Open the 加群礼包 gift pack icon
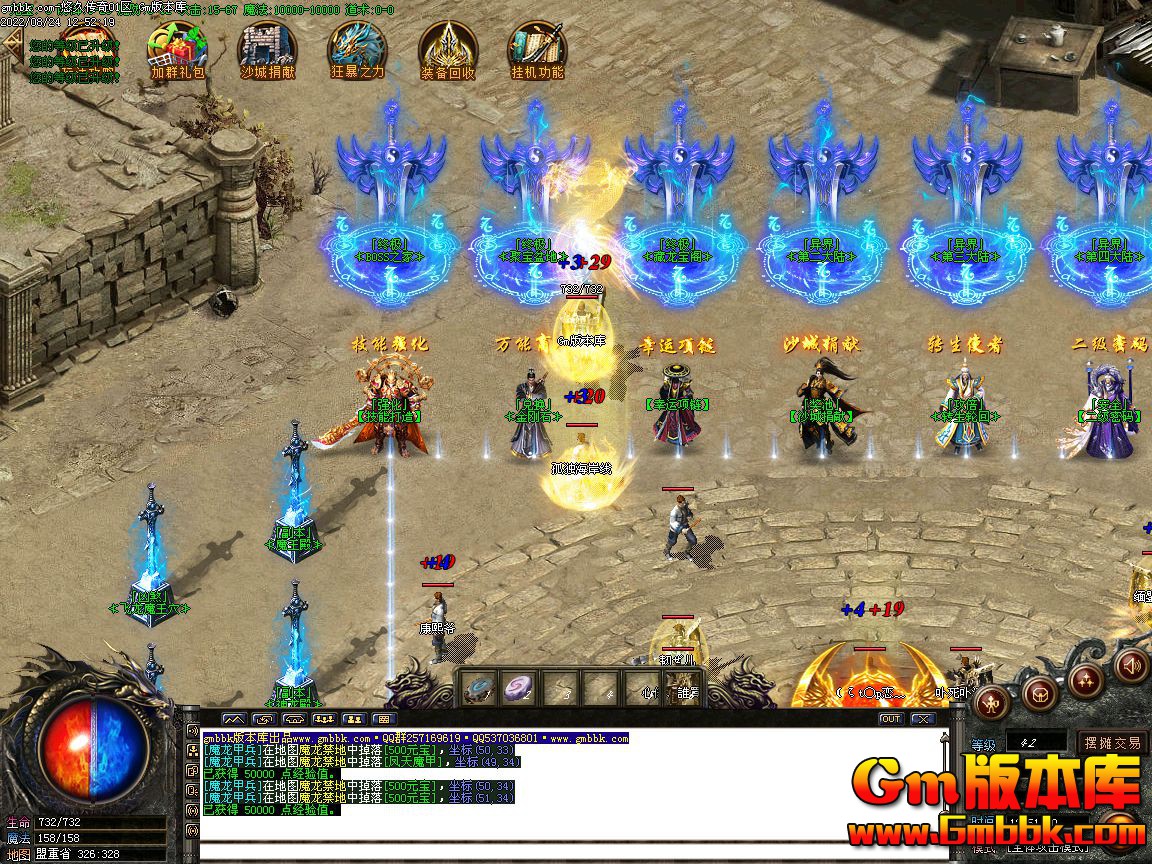This screenshot has height=864, width=1152. 176,47
